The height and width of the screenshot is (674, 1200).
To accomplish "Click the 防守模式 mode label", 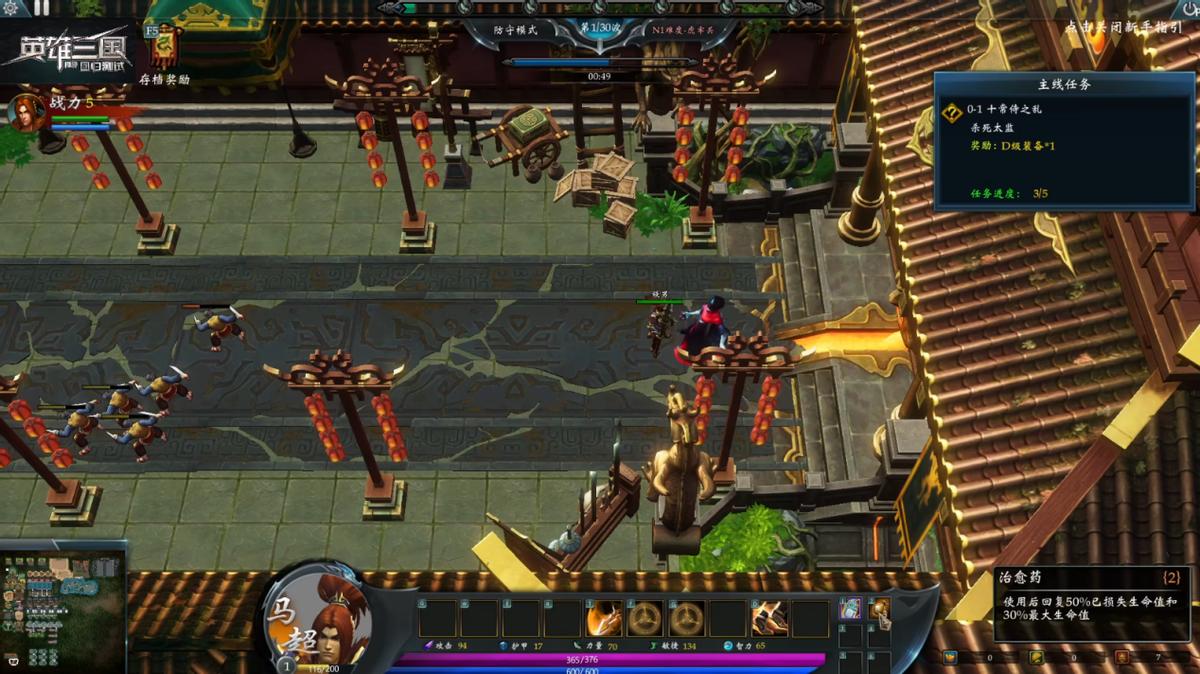I will 516,30.
